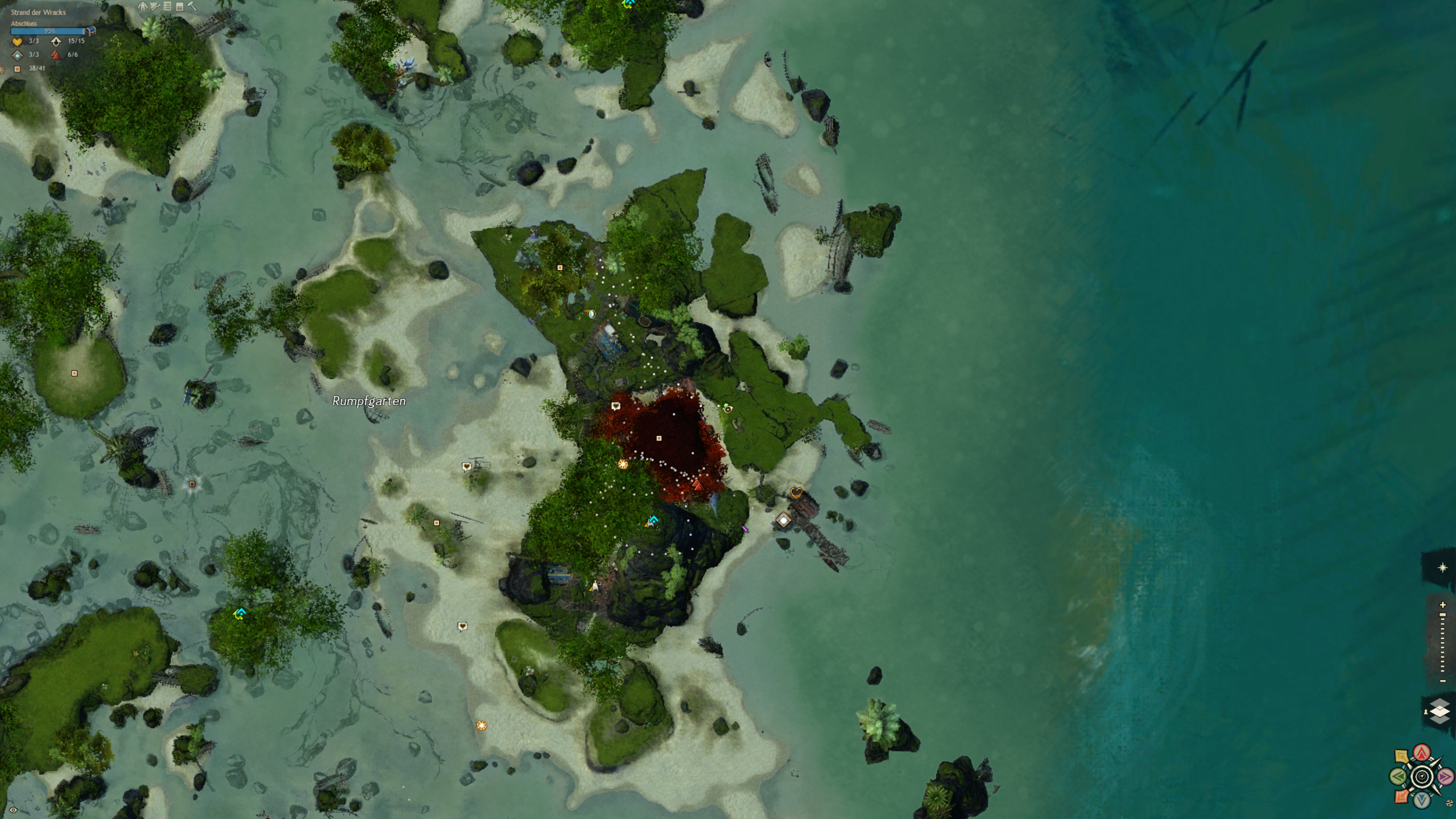Open the bulleted list toolbar icon
The height and width of the screenshot is (819, 1456).
167,6
